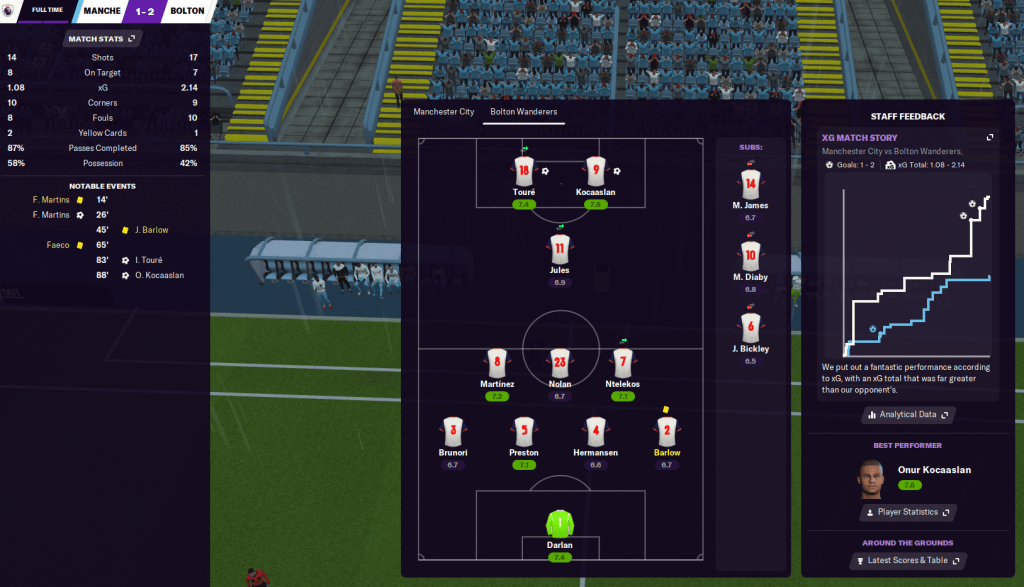Click midfielder Martínez number 8
This screenshot has width=1024, height=587.
[496, 362]
